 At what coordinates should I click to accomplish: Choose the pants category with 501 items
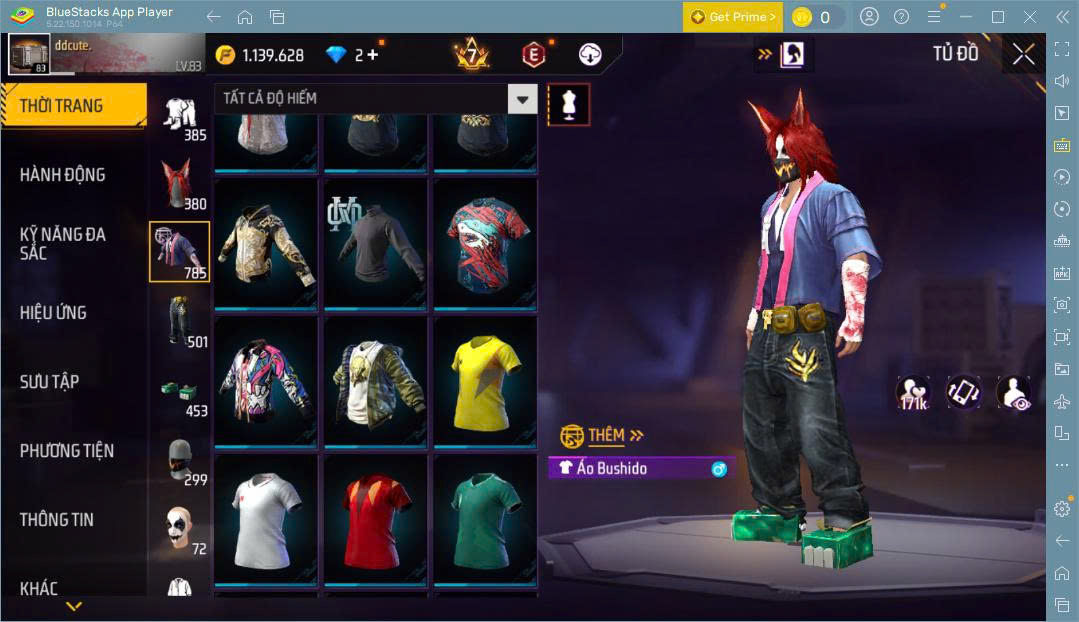pyautogui.click(x=180, y=321)
